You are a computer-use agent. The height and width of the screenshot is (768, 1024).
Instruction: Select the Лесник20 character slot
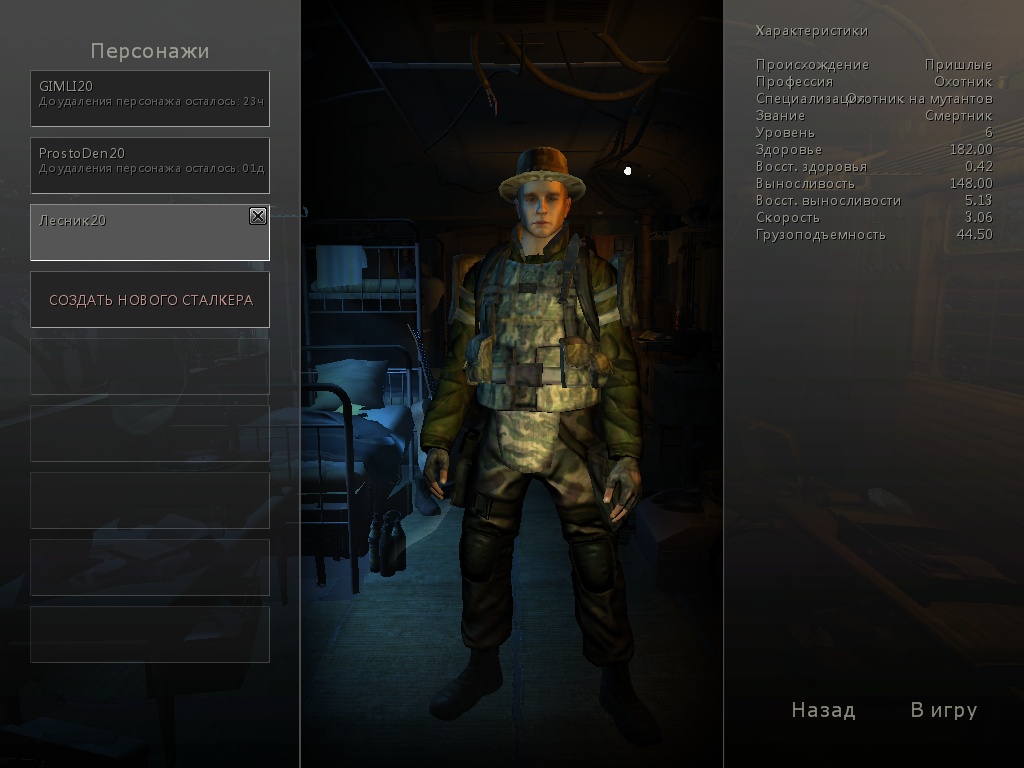tap(140, 233)
